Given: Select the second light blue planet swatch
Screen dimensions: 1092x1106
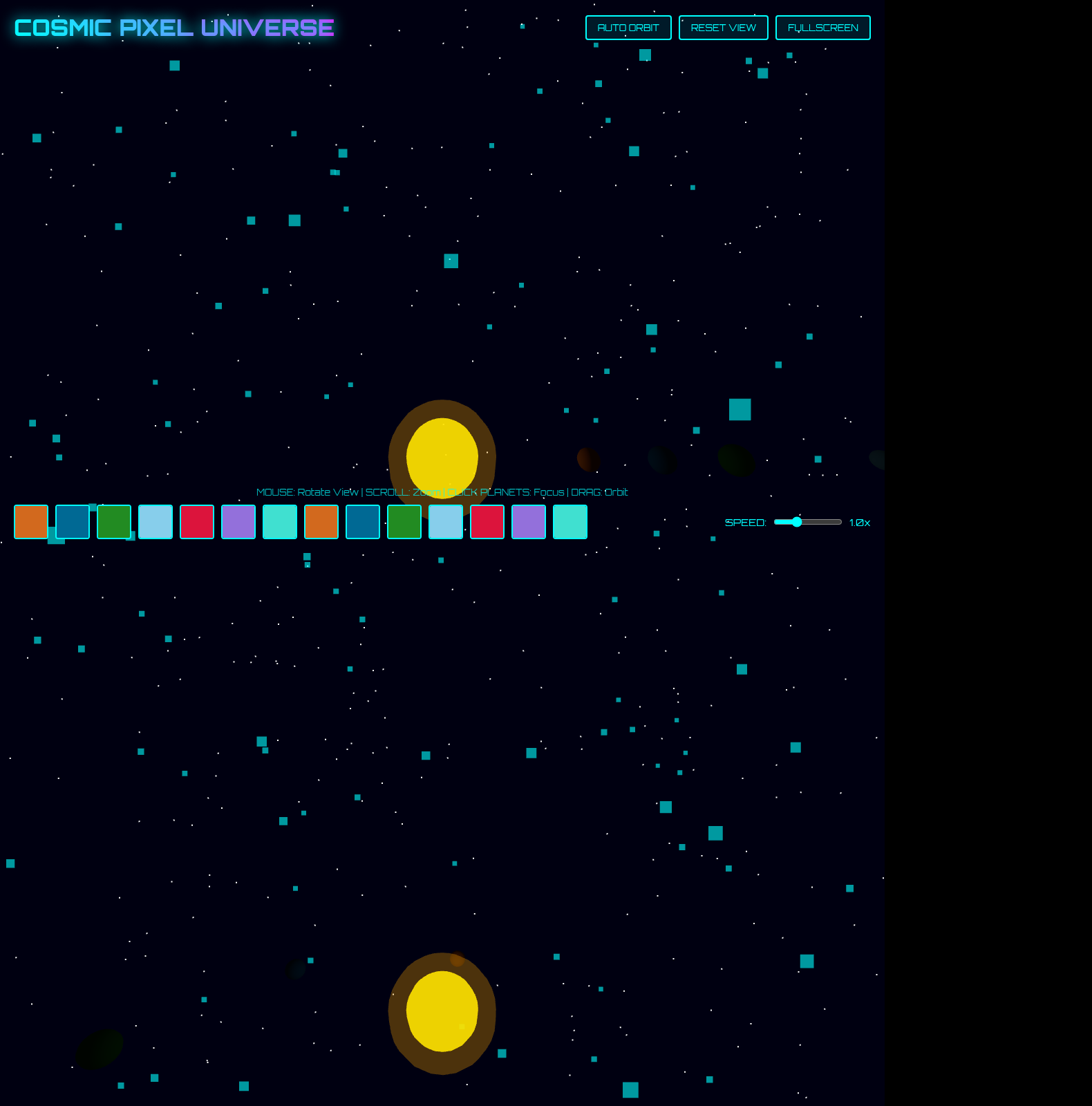Looking at the screenshot, I should (445, 522).
